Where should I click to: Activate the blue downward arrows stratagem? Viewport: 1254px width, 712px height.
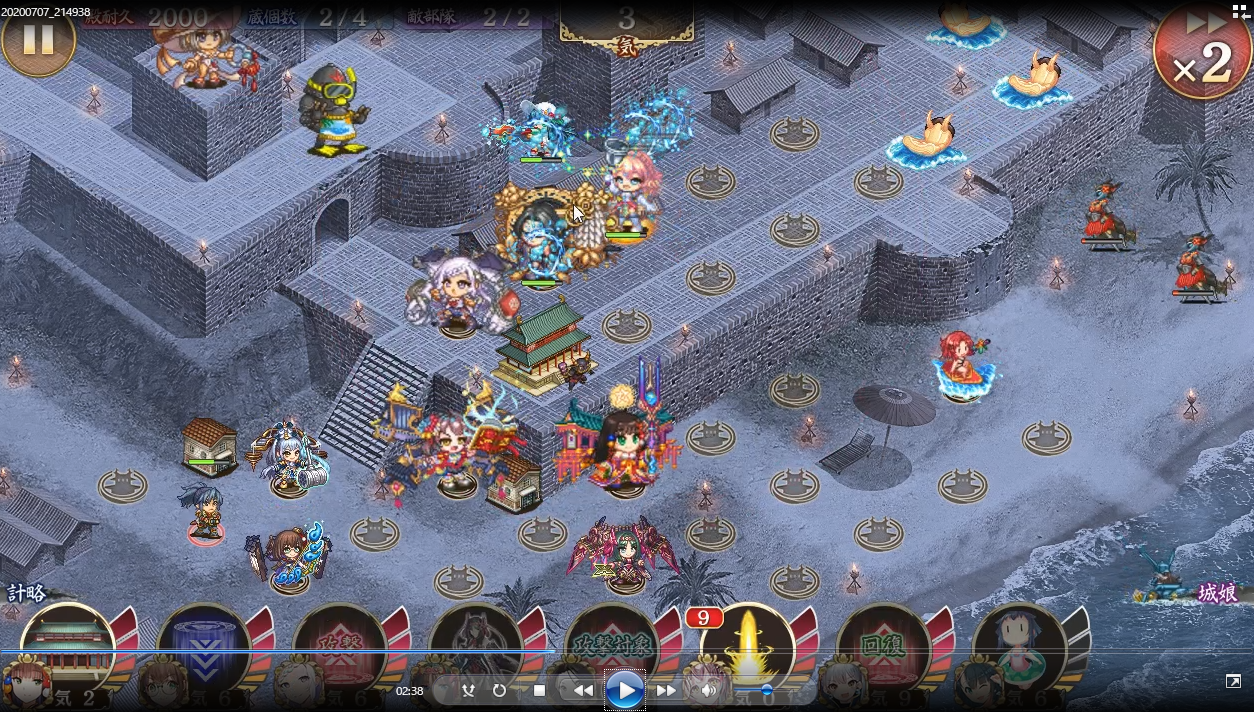[x=204, y=645]
